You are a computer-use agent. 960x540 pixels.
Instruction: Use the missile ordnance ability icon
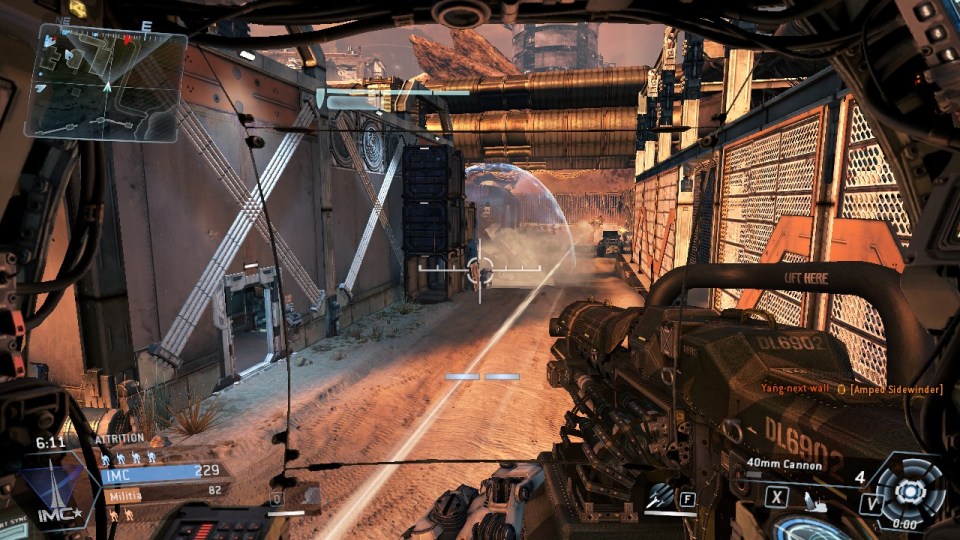[660, 495]
